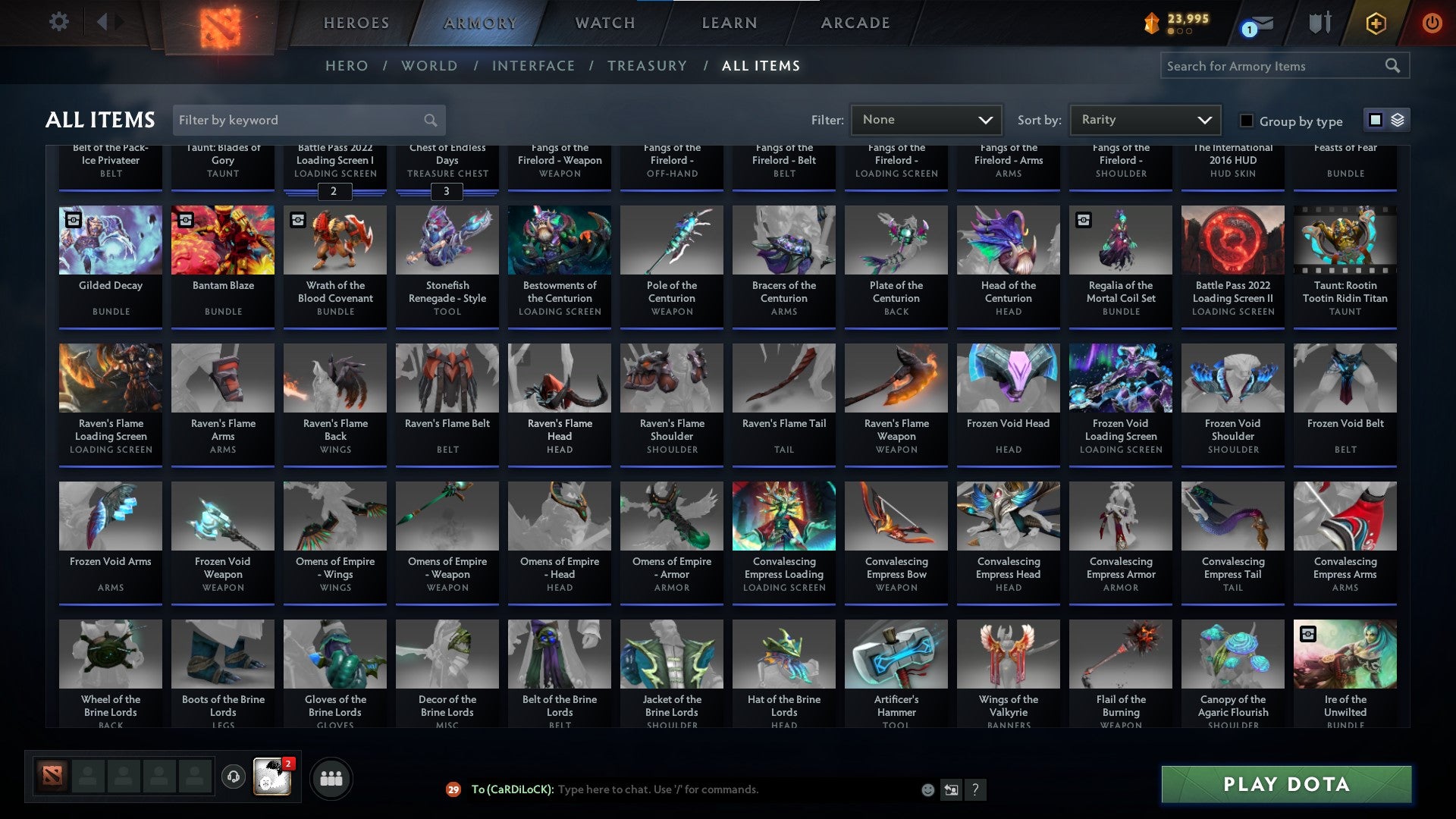Screen dimensions: 1456x819
Task: Open Dota Plus via the gold hexagon icon
Action: click(1375, 23)
